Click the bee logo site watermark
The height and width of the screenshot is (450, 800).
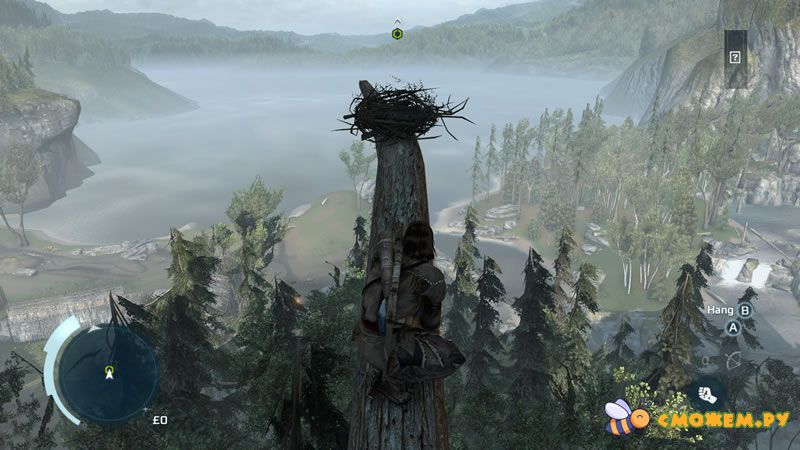tap(622, 416)
